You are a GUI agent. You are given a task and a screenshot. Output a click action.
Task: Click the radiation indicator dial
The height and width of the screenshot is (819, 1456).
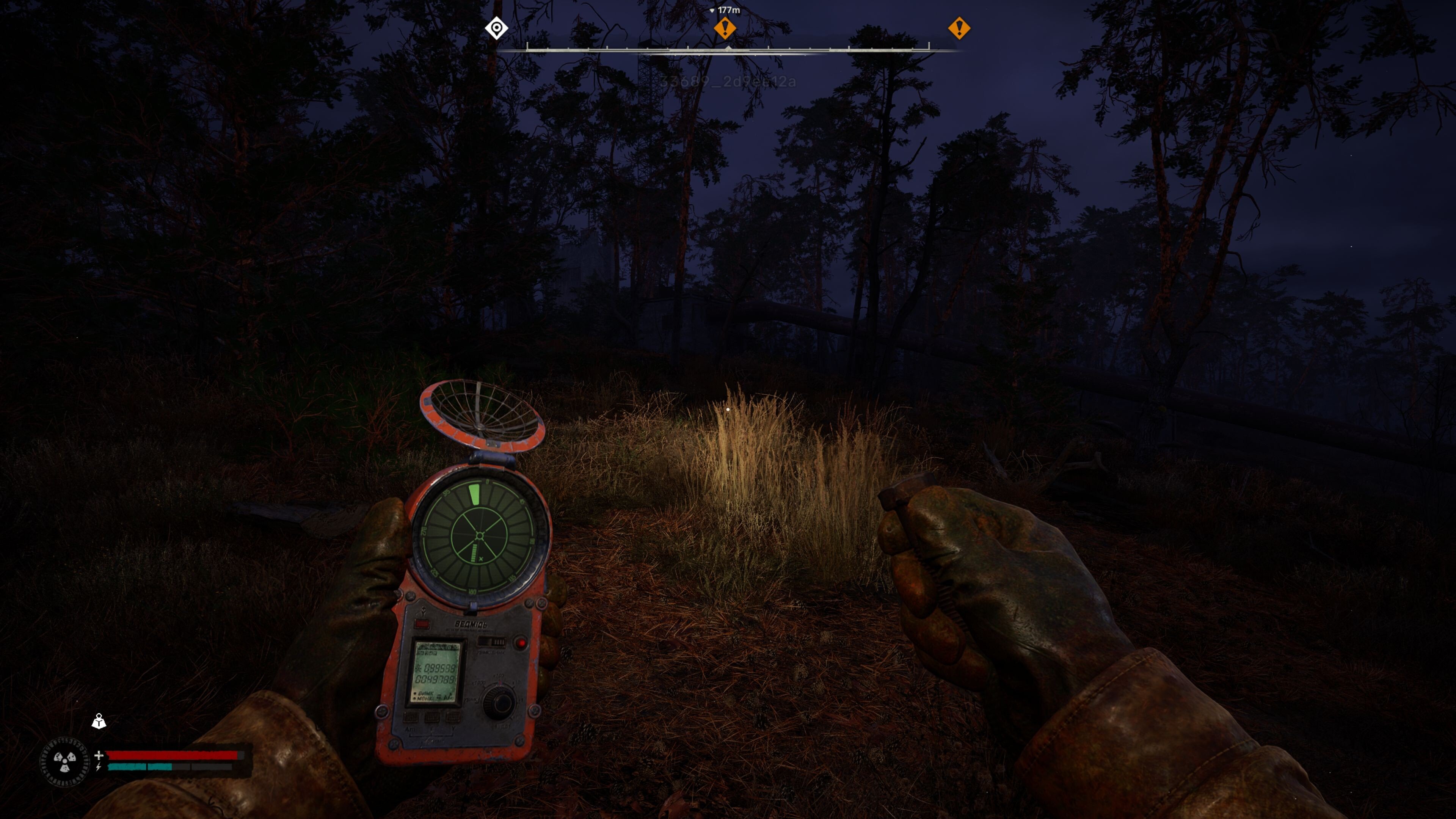[x=64, y=762]
